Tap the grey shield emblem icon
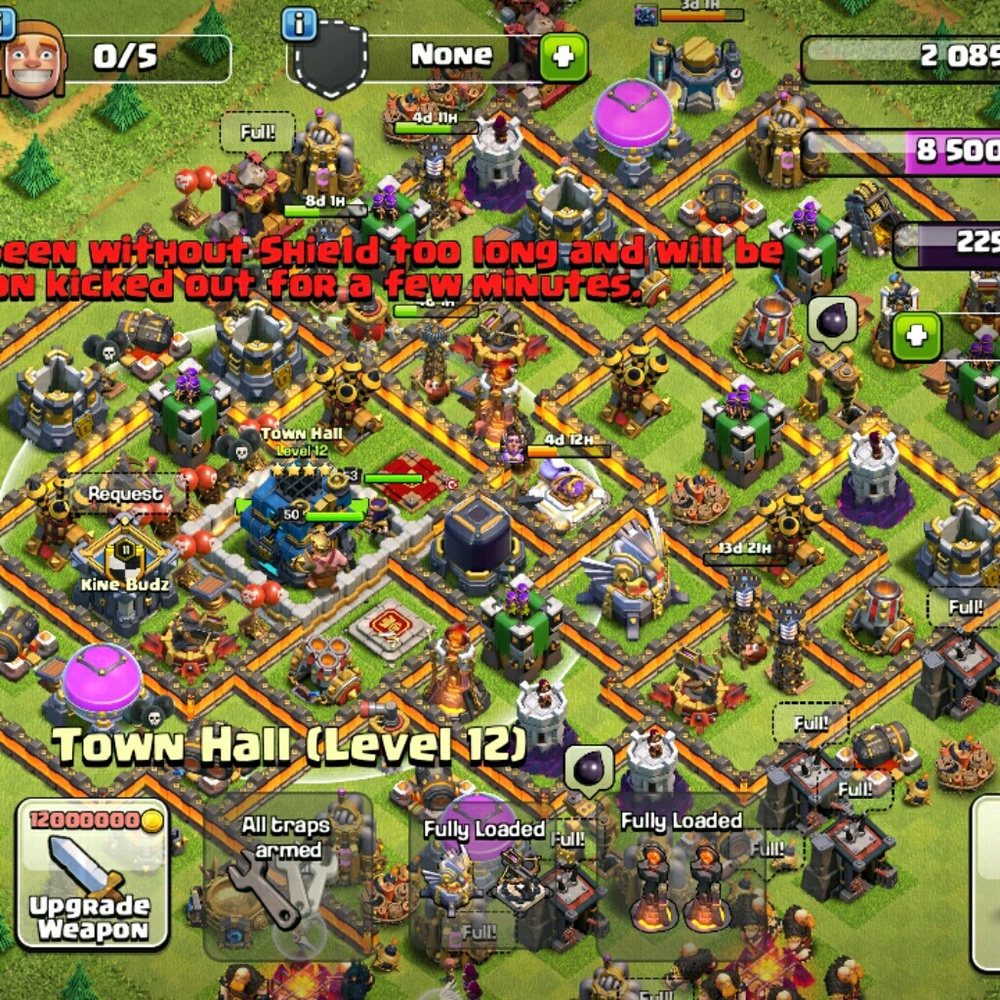 331,60
